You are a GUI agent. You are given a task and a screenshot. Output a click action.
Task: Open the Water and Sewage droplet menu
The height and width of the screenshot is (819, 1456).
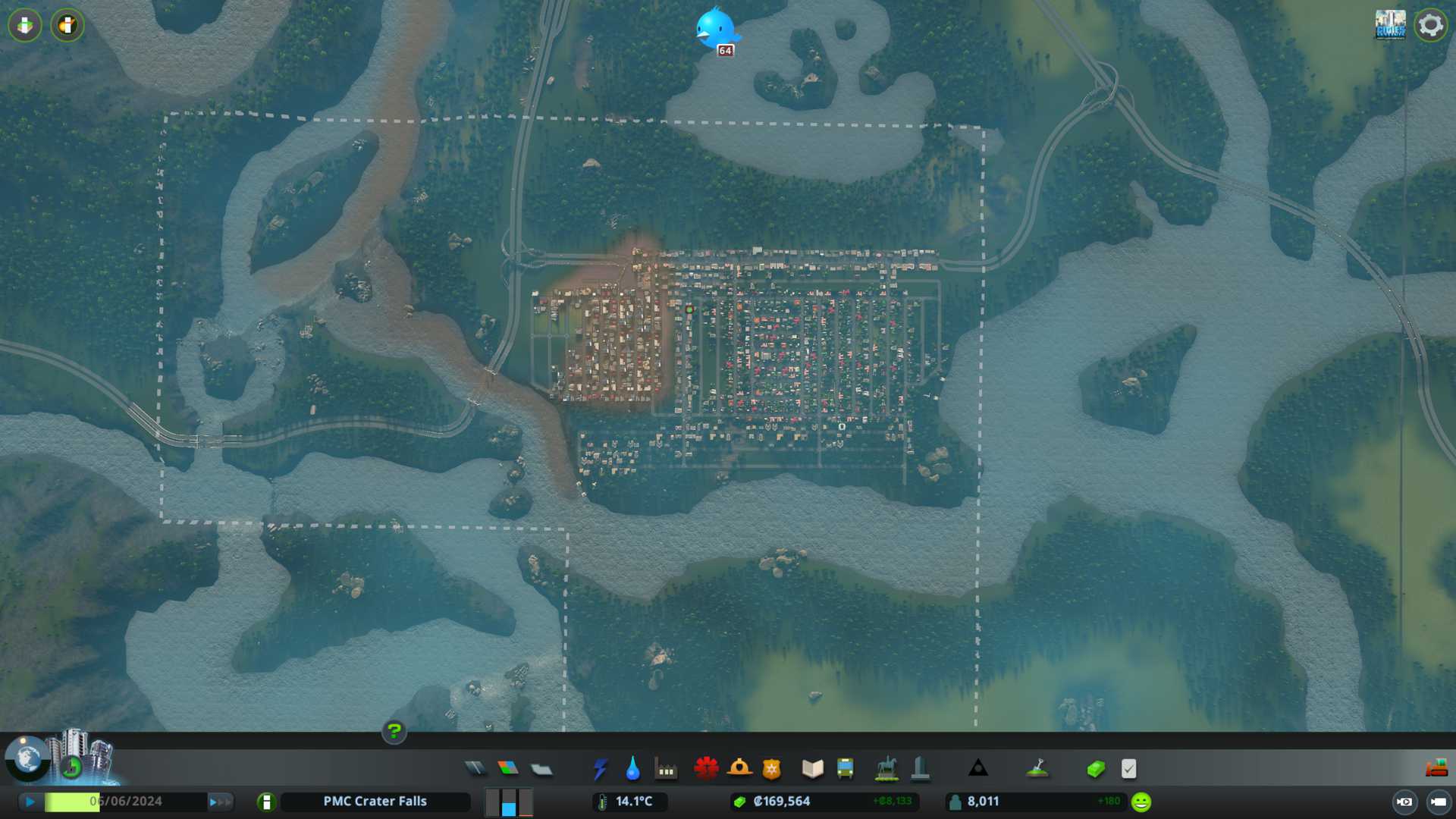tap(632, 769)
